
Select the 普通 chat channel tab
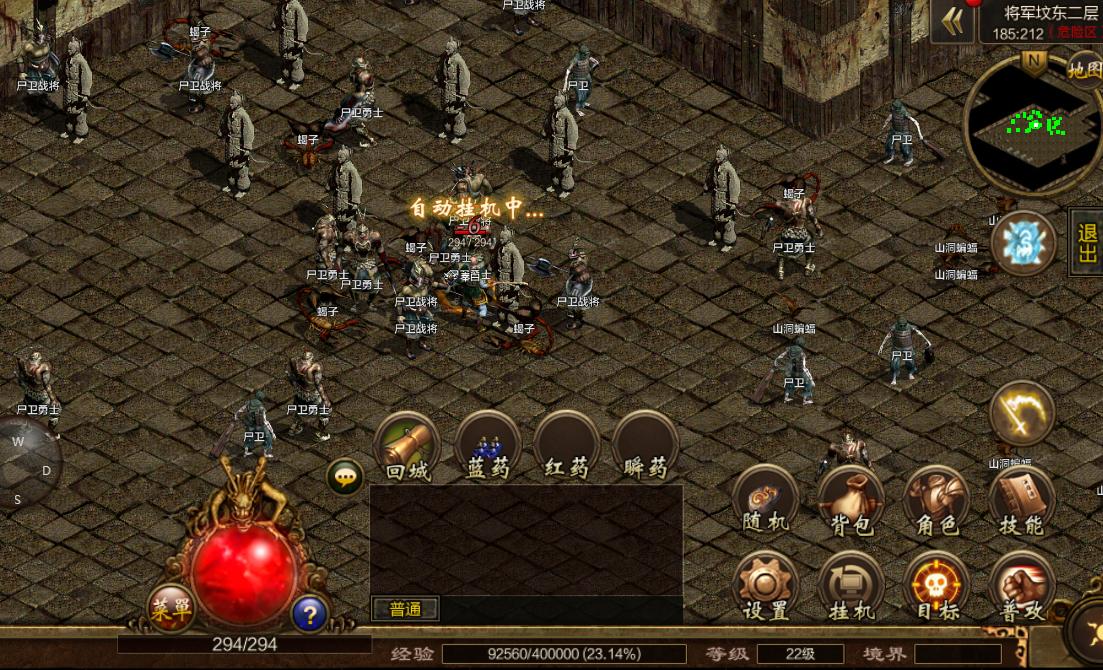click(404, 608)
